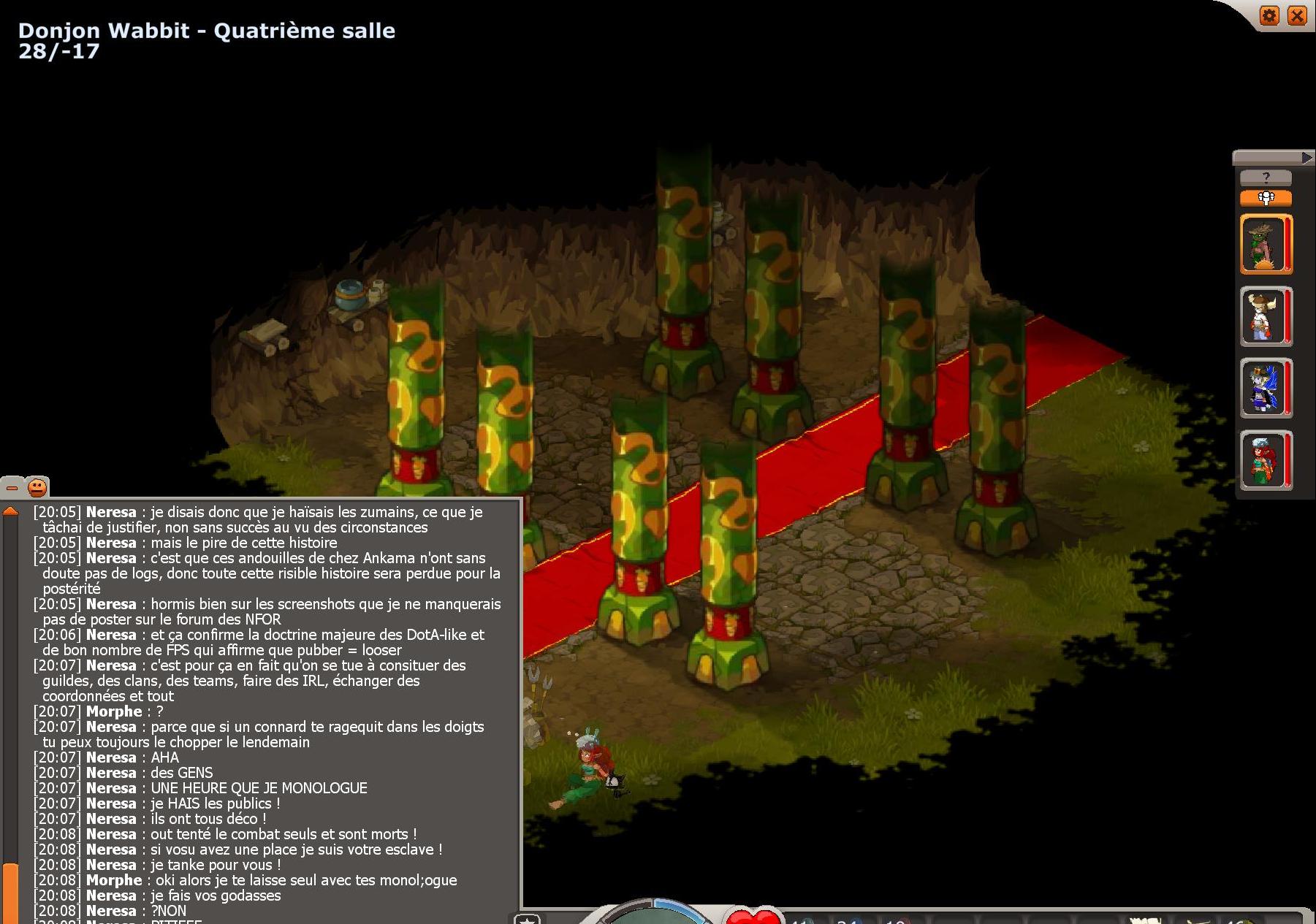Select the blue-winged party member portrait
The width and height of the screenshot is (1316, 924).
[x=1265, y=388]
